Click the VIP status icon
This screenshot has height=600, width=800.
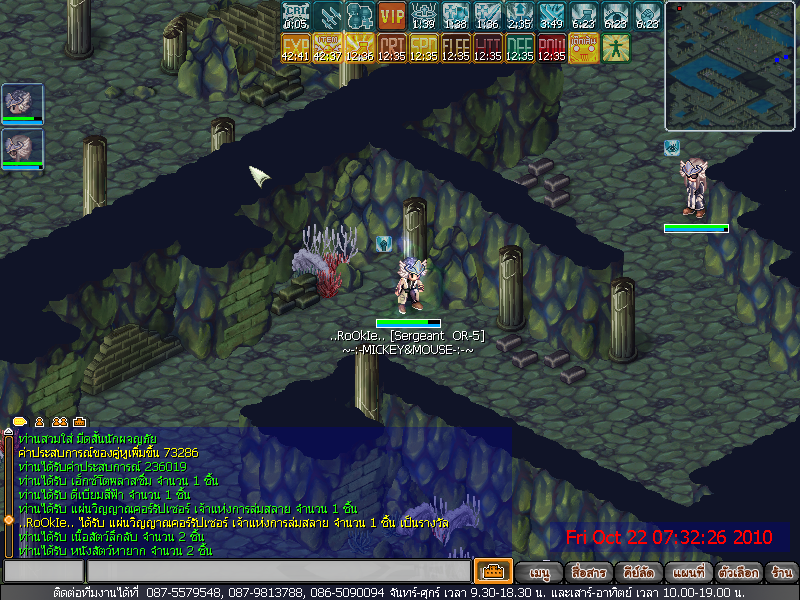pos(392,16)
